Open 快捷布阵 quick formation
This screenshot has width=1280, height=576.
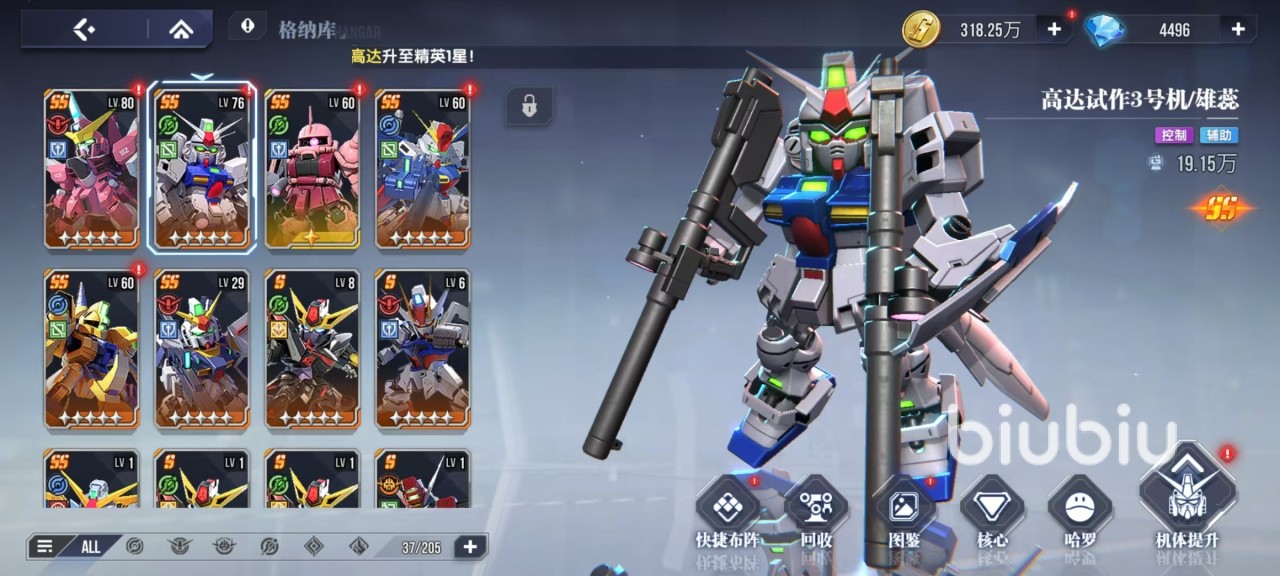(x=727, y=512)
